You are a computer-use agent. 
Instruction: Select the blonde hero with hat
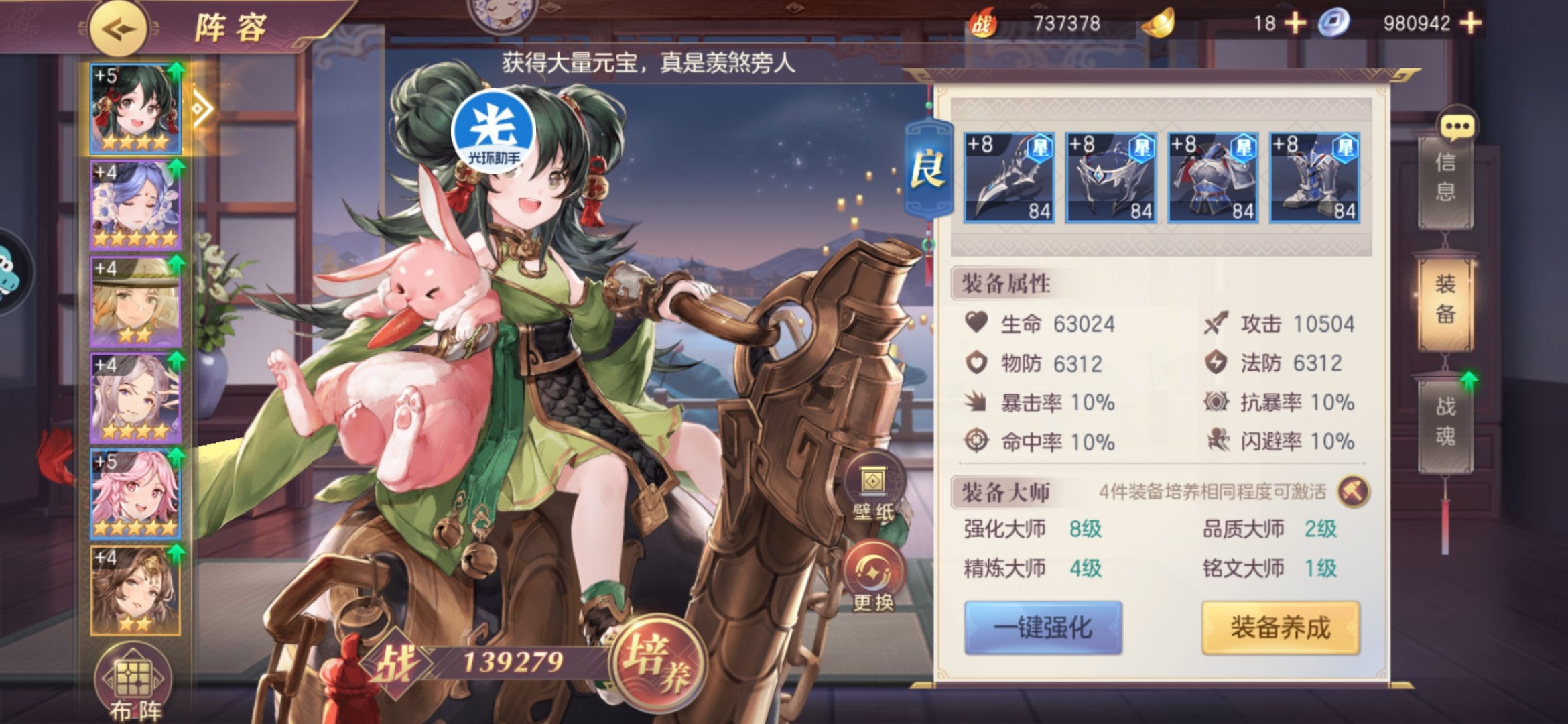pyautogui.click(x=135, y=302)
